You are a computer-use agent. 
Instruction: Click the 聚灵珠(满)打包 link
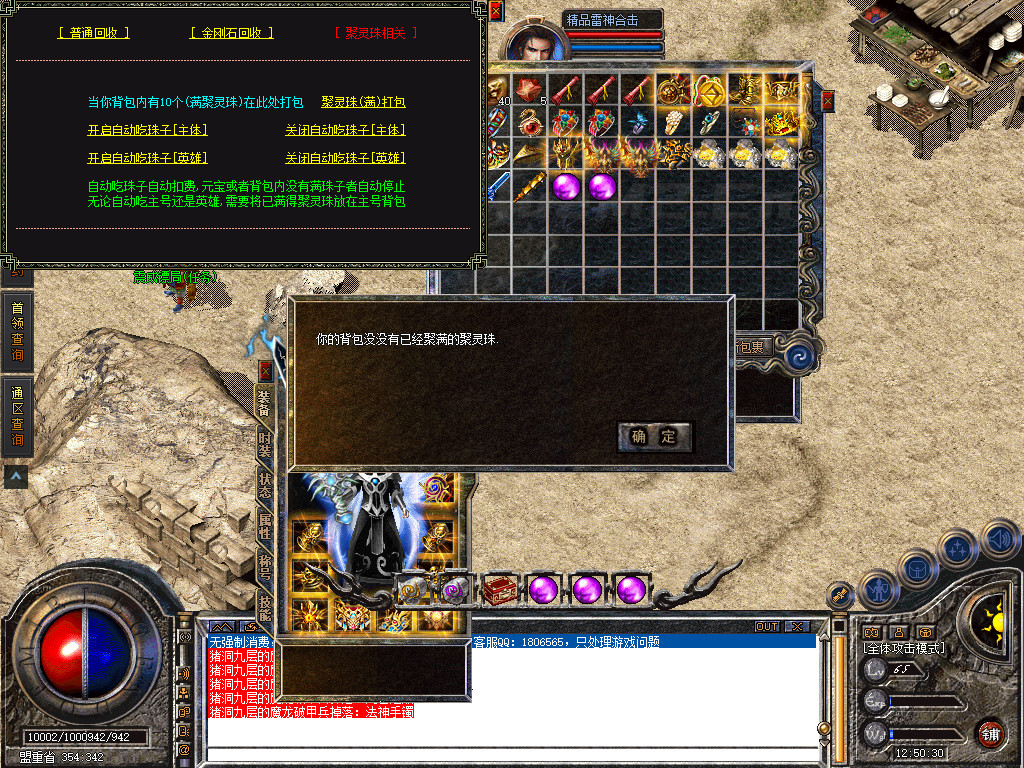pyautogui.click(x=363, y=102)
